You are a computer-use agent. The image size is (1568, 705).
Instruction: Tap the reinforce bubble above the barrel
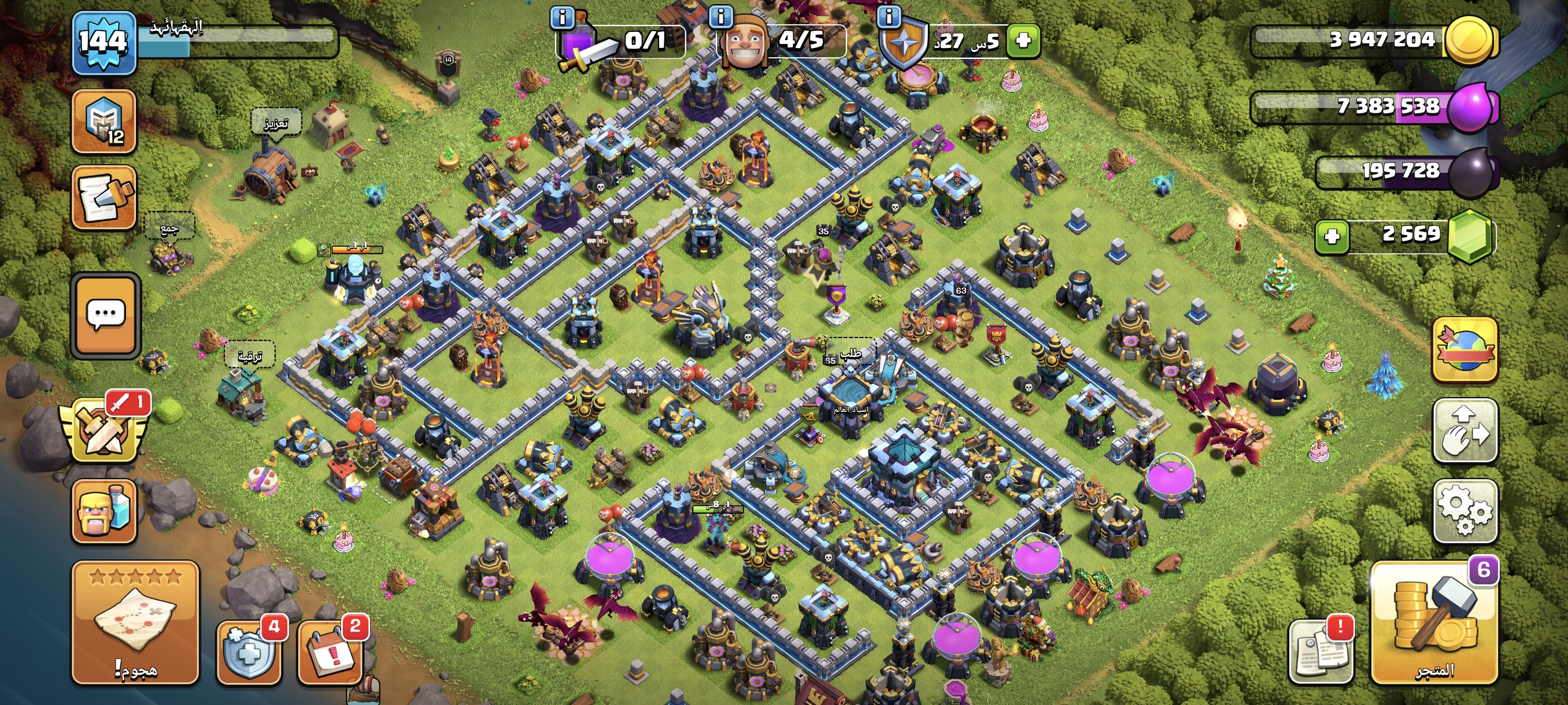(x=276, y=124)
